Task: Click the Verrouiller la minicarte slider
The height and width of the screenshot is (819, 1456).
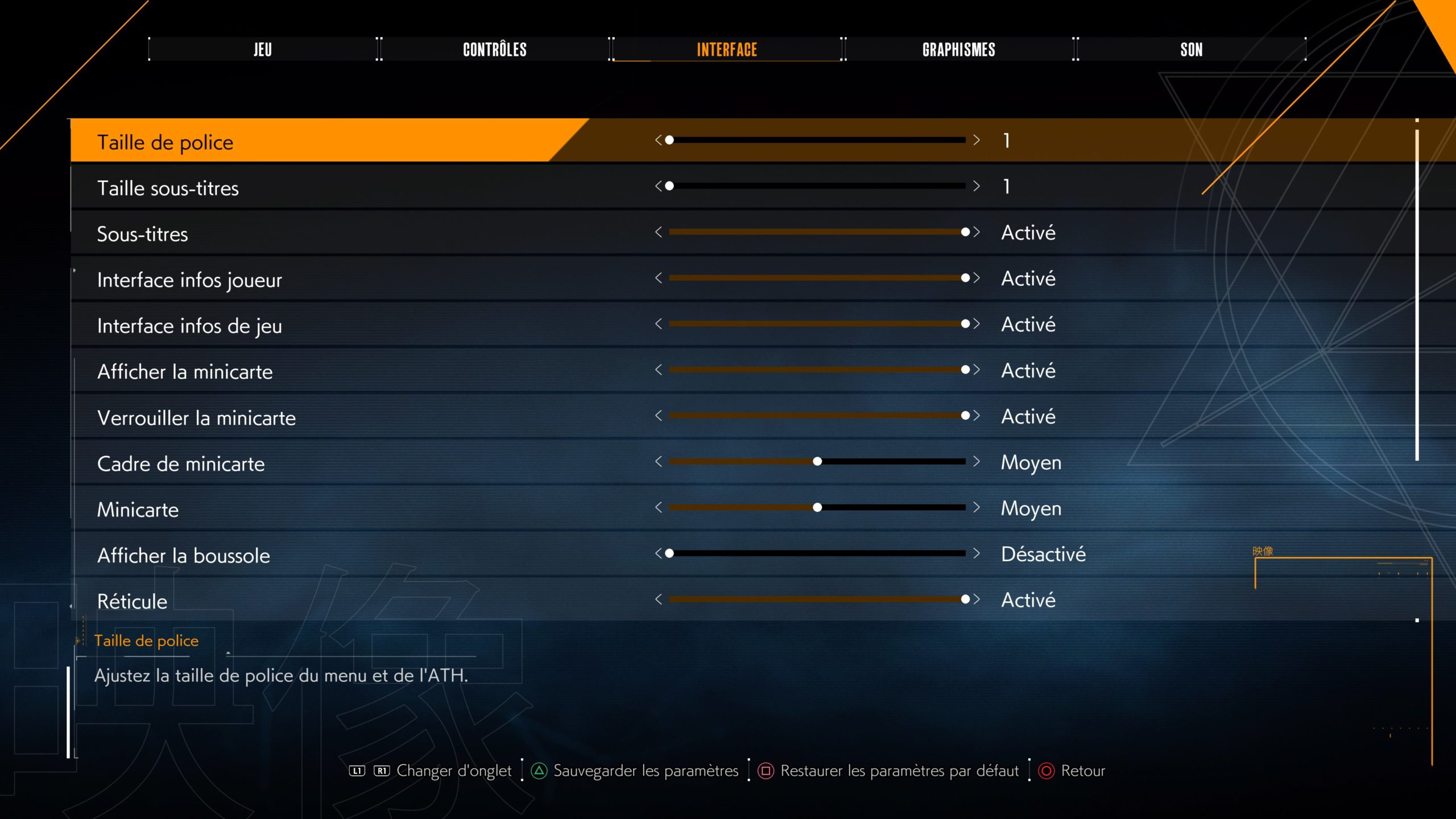Action: [x=817, y=416]
